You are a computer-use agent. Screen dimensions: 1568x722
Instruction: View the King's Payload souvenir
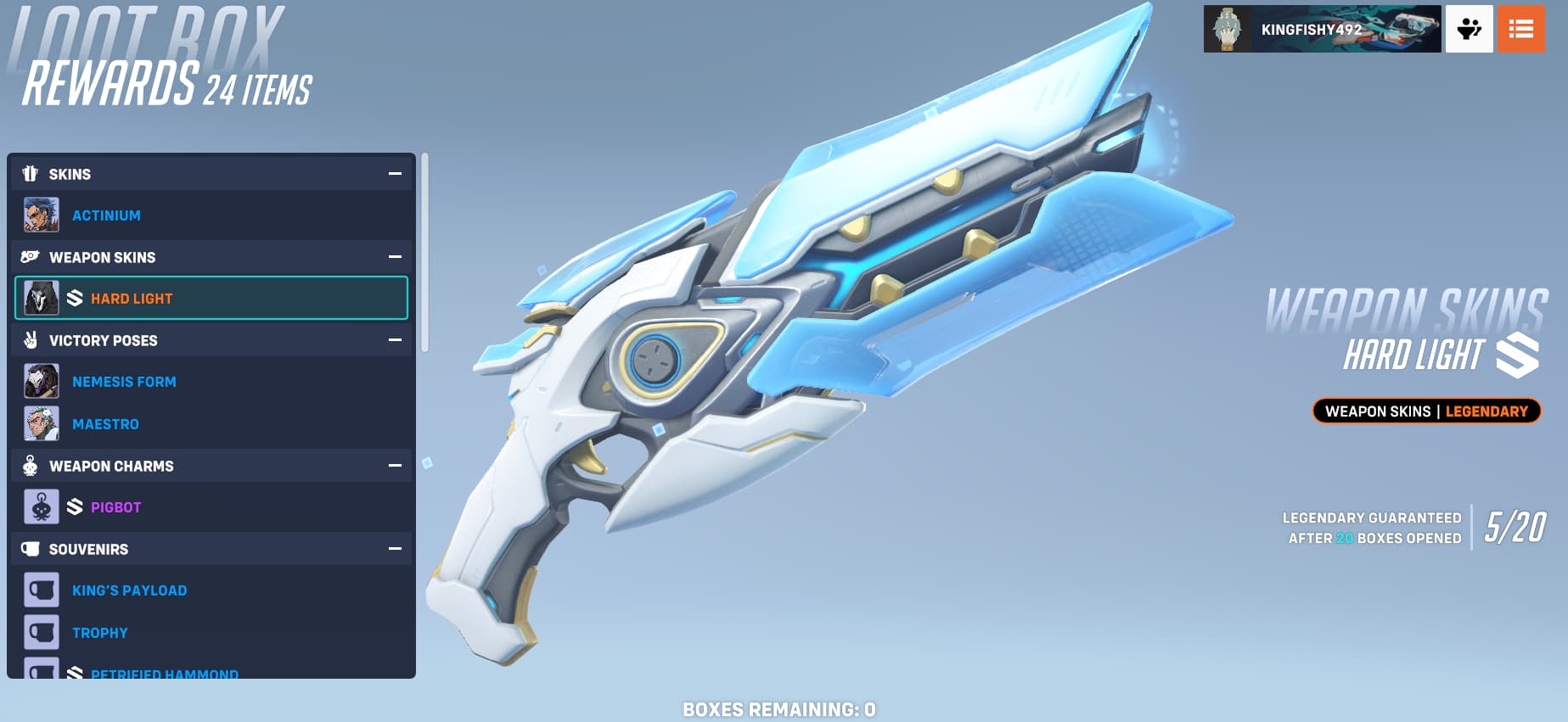coord(129,590)
